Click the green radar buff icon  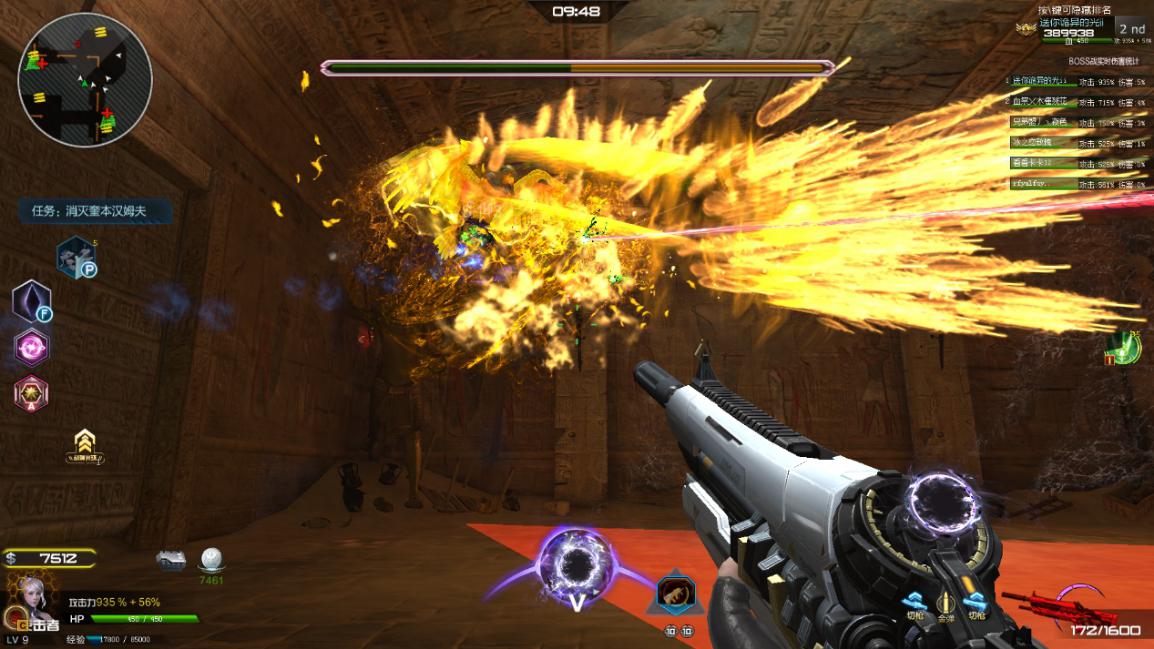point(1124,348)
